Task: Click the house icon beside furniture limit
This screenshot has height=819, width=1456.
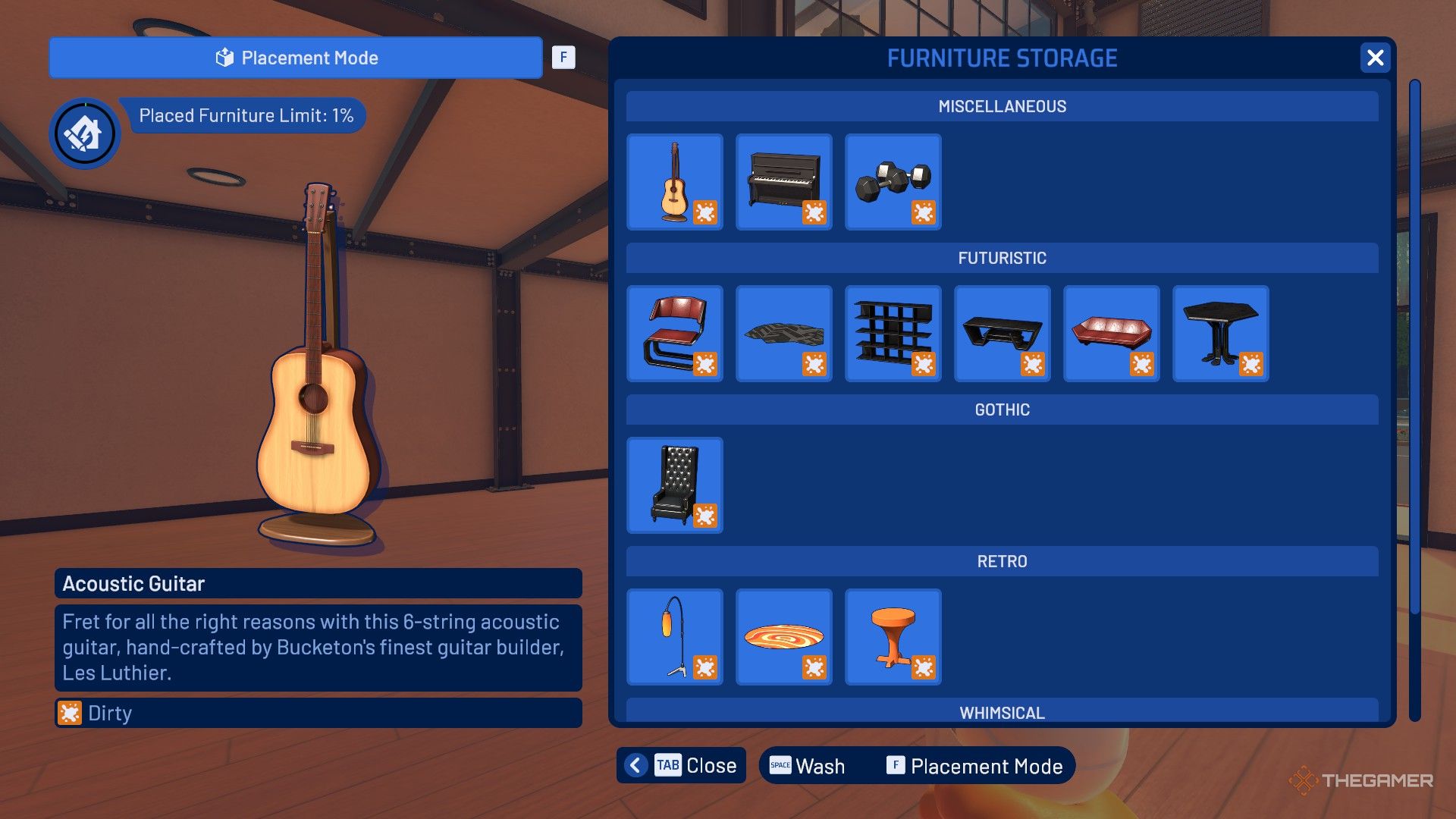Action: tap(84, 134)
